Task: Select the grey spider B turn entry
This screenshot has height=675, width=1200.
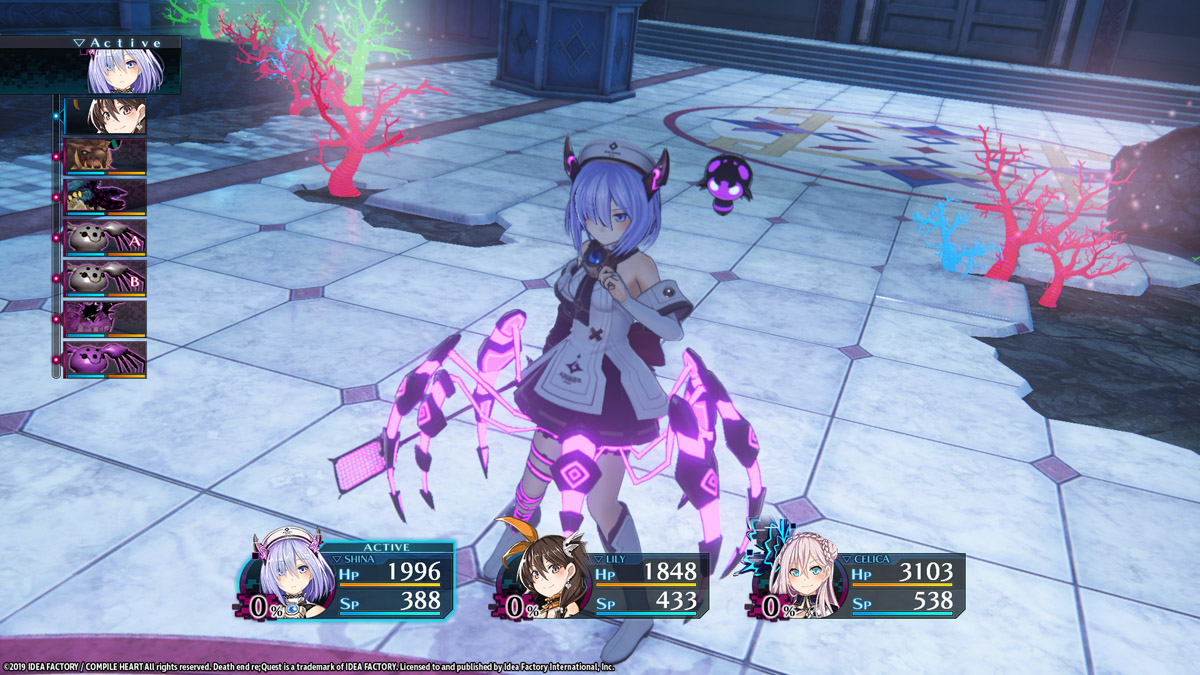Action: click(x=105, y=278)
